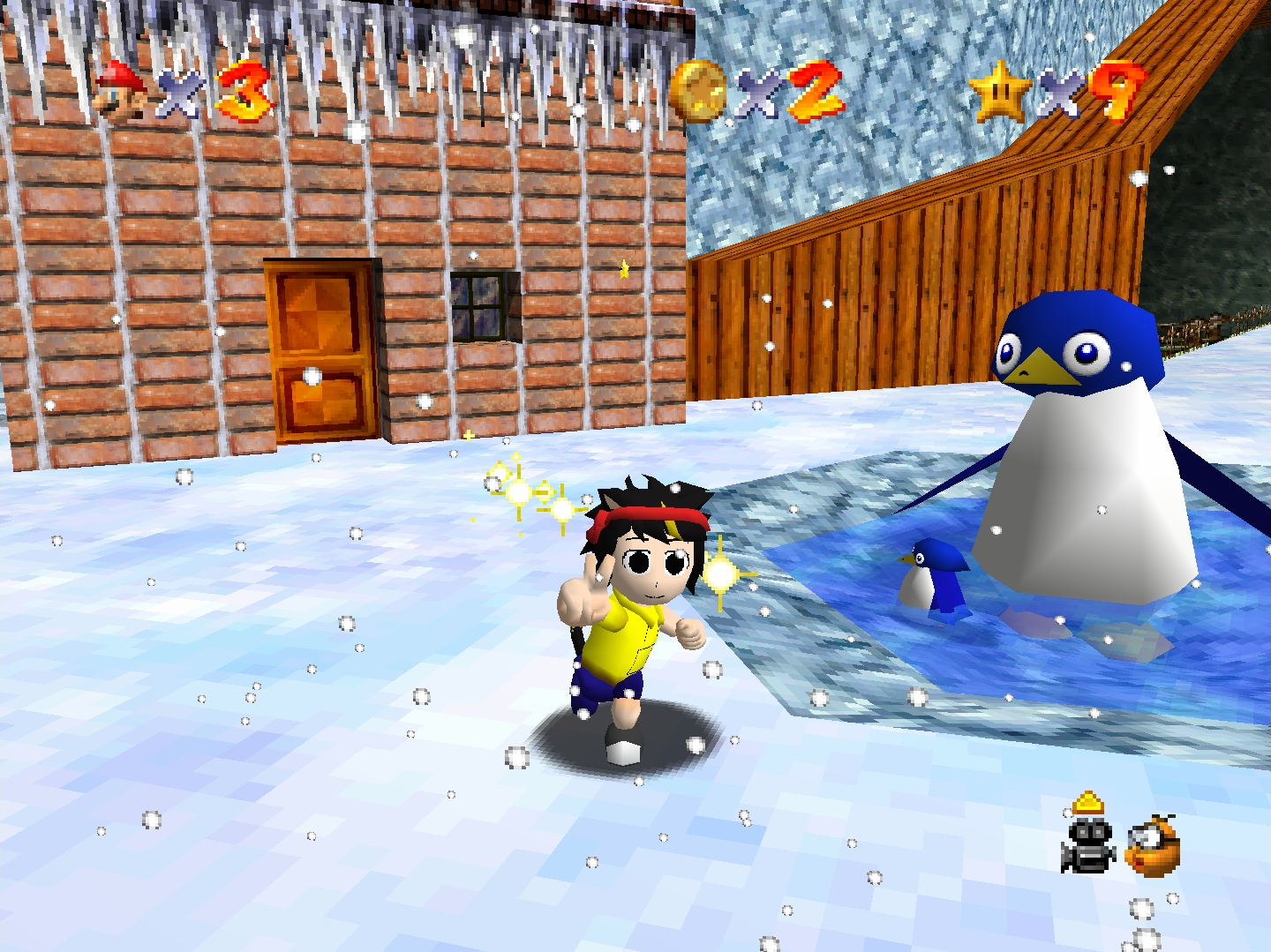Image resolution: width=1271 pixels, height=952 pixels.
Task: Click the yellow coin counter icon
Action: (x=697, y=90)
